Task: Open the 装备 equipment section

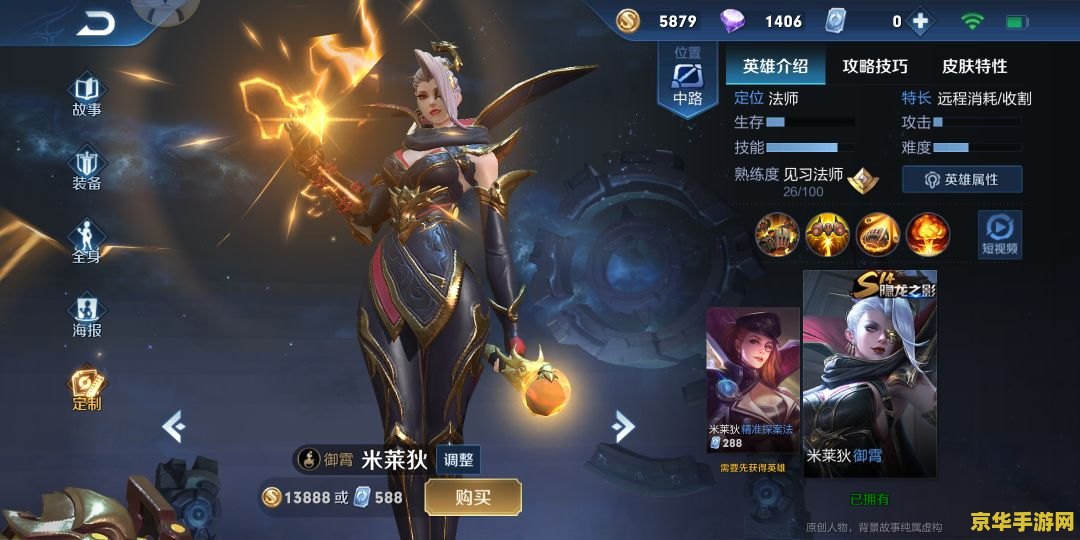Action: tap(87, 168)
